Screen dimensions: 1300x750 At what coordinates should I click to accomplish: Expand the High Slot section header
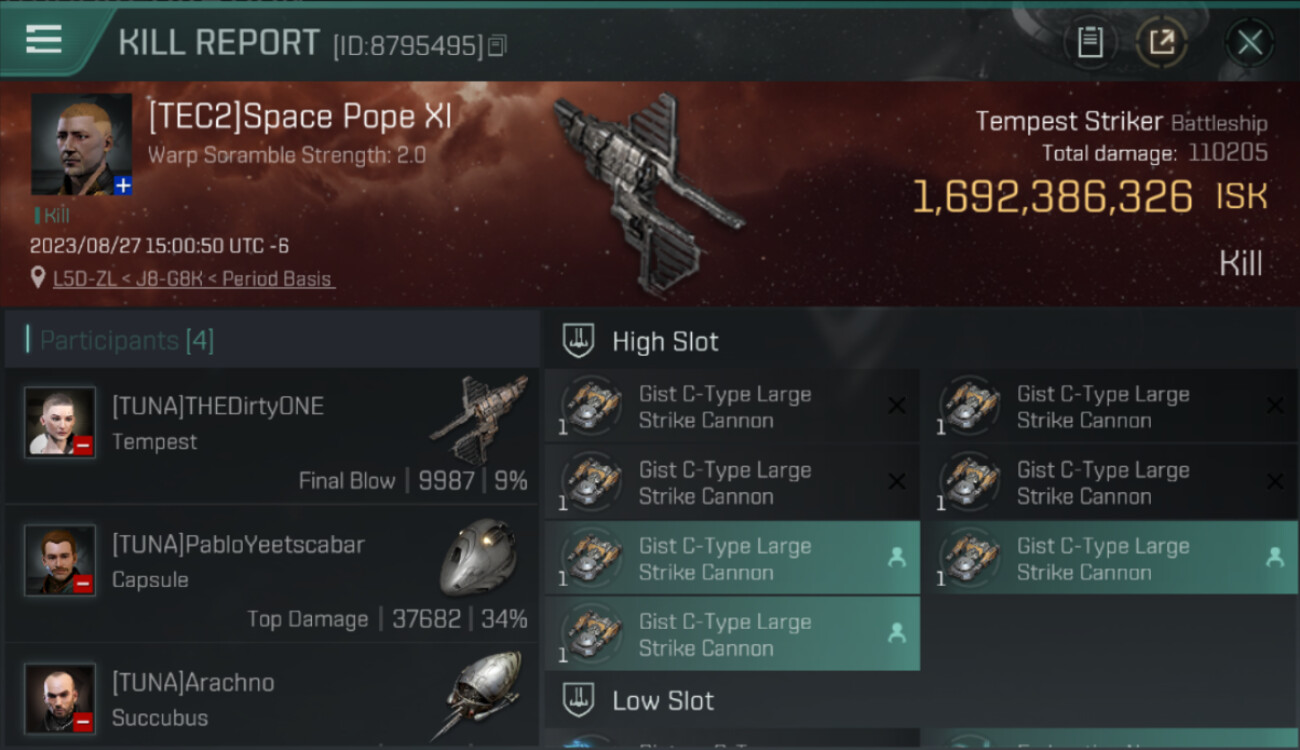click(665, 342)
